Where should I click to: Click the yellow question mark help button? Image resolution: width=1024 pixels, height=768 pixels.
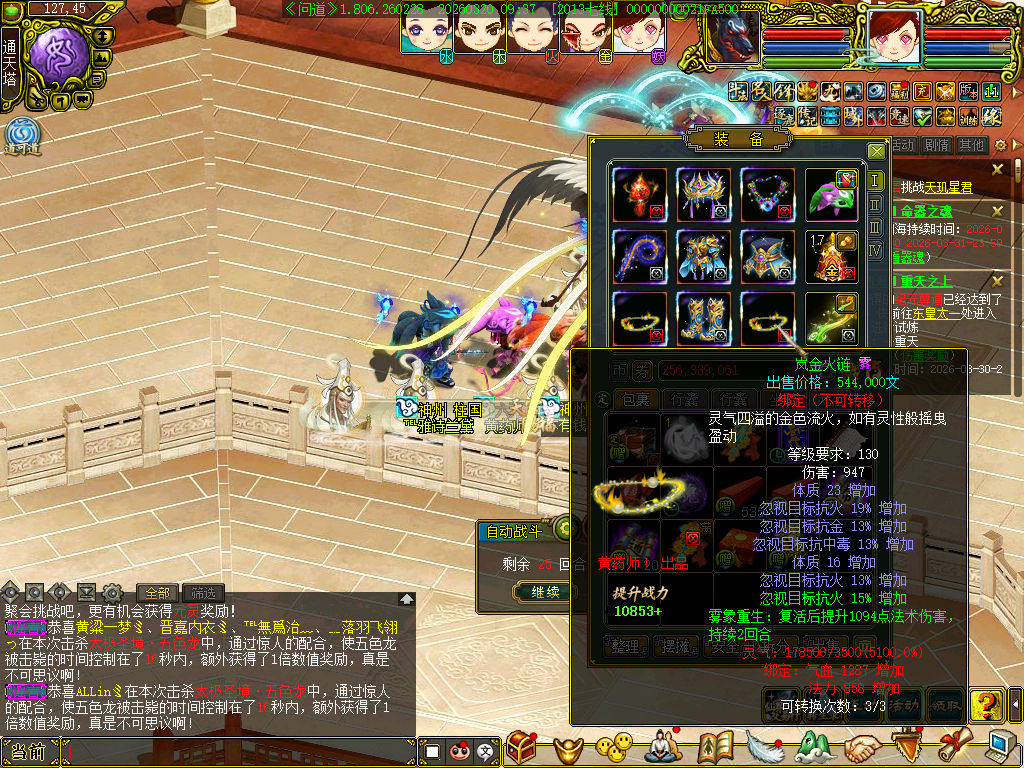985,704
